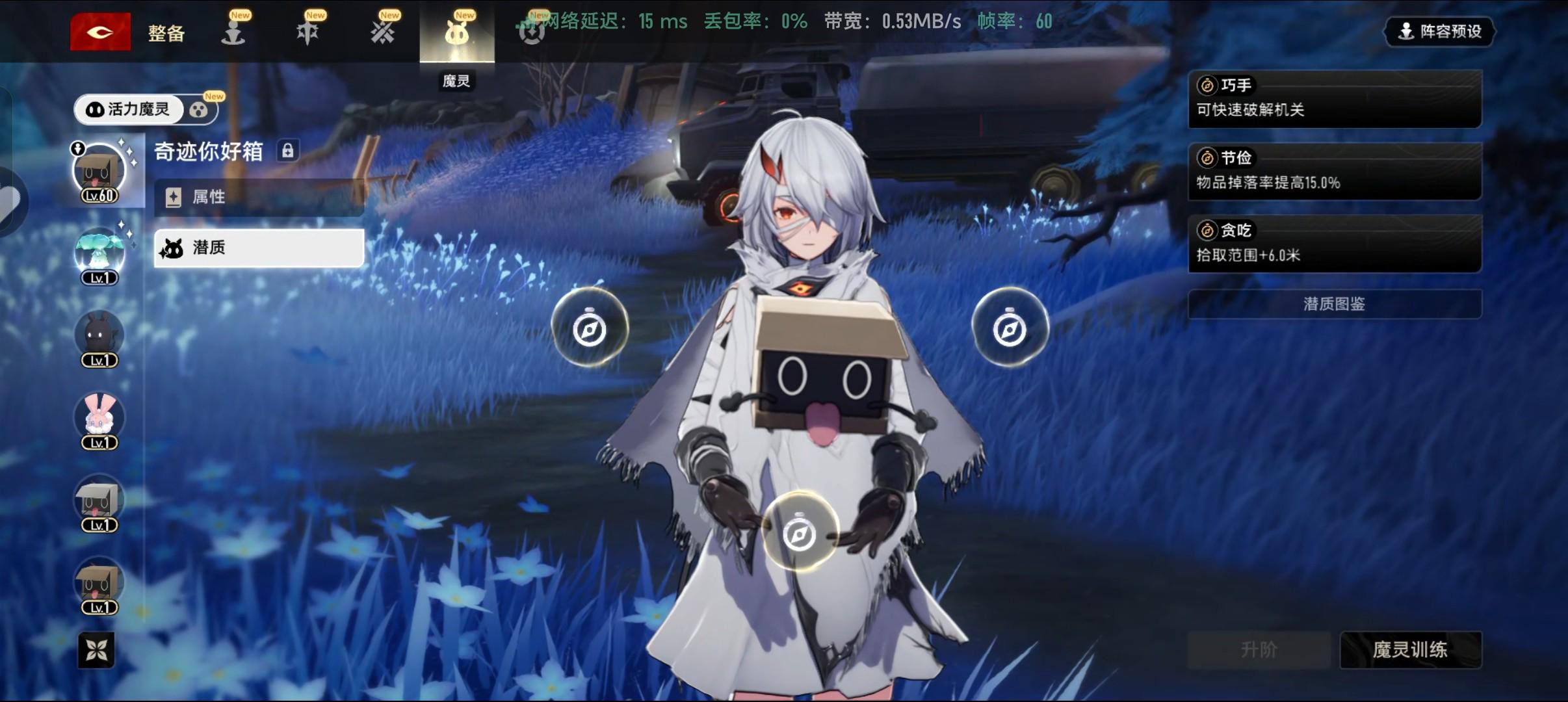Toggle the 活力魔灵 category

pyautogui.click(x=129, y=109)
